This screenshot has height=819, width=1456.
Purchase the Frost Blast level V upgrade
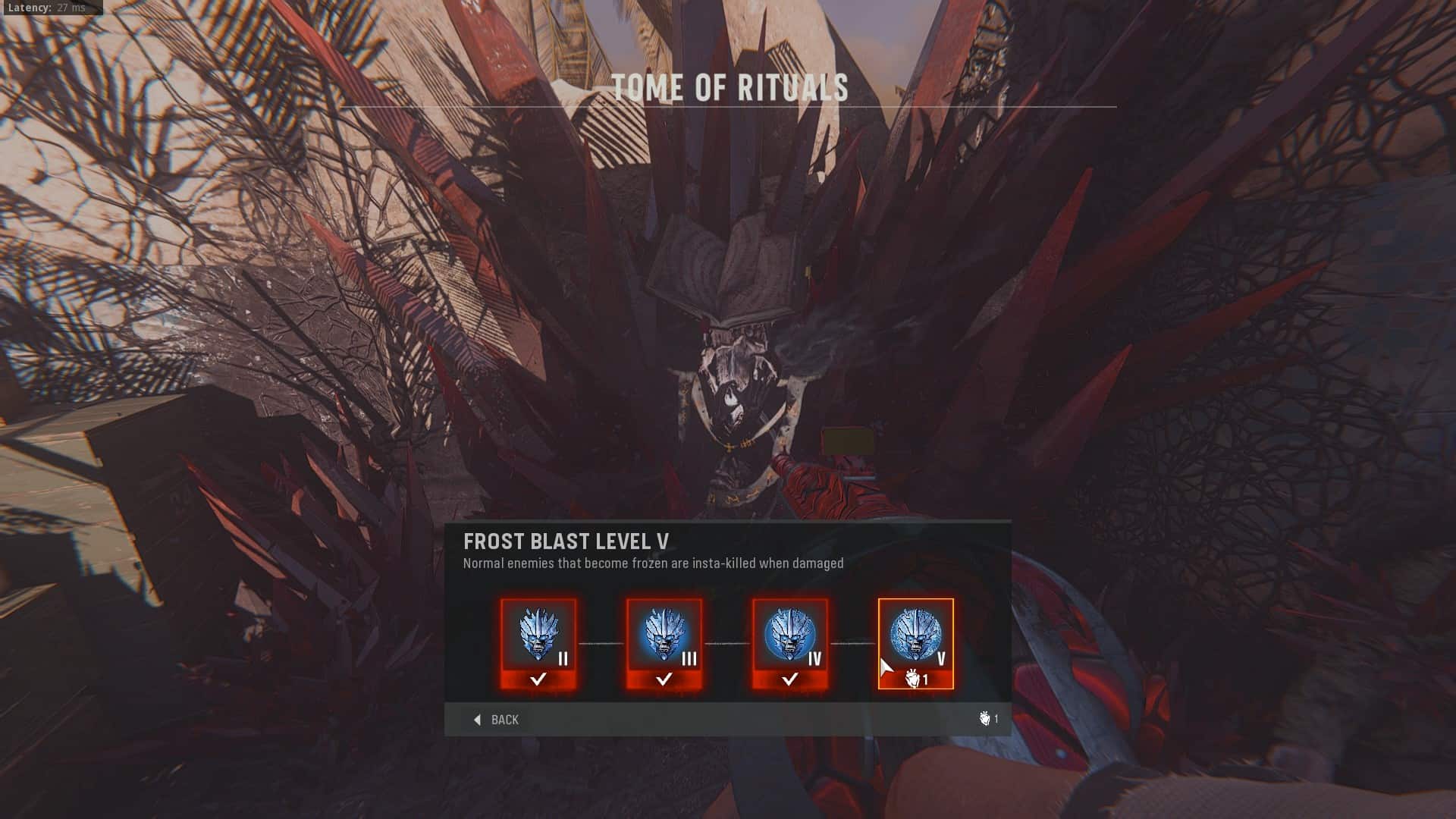click(916, 644)
